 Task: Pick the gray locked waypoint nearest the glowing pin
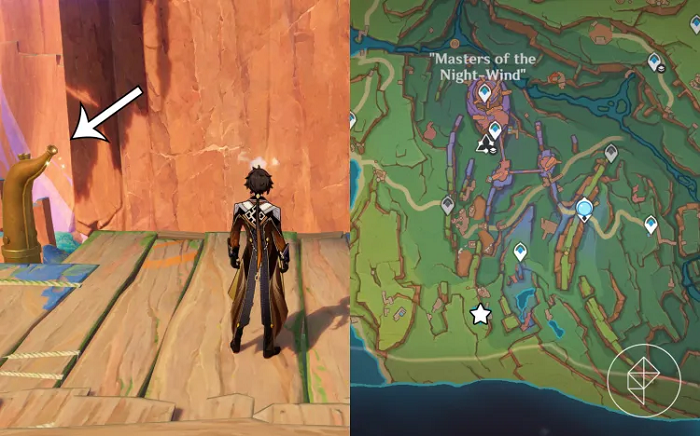click(611, 153)
